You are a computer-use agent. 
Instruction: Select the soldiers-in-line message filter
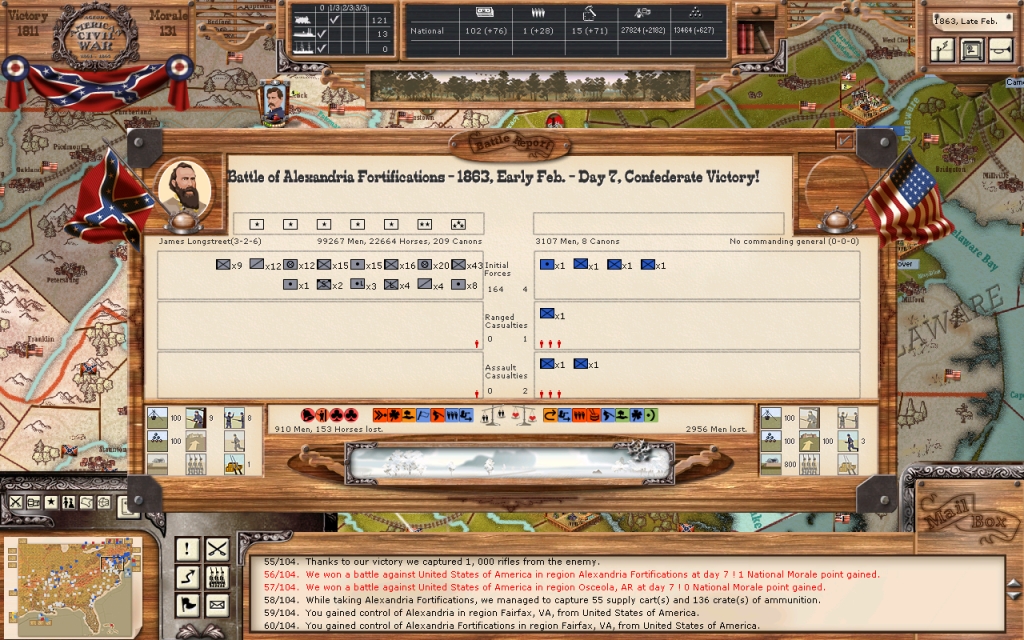217,577
